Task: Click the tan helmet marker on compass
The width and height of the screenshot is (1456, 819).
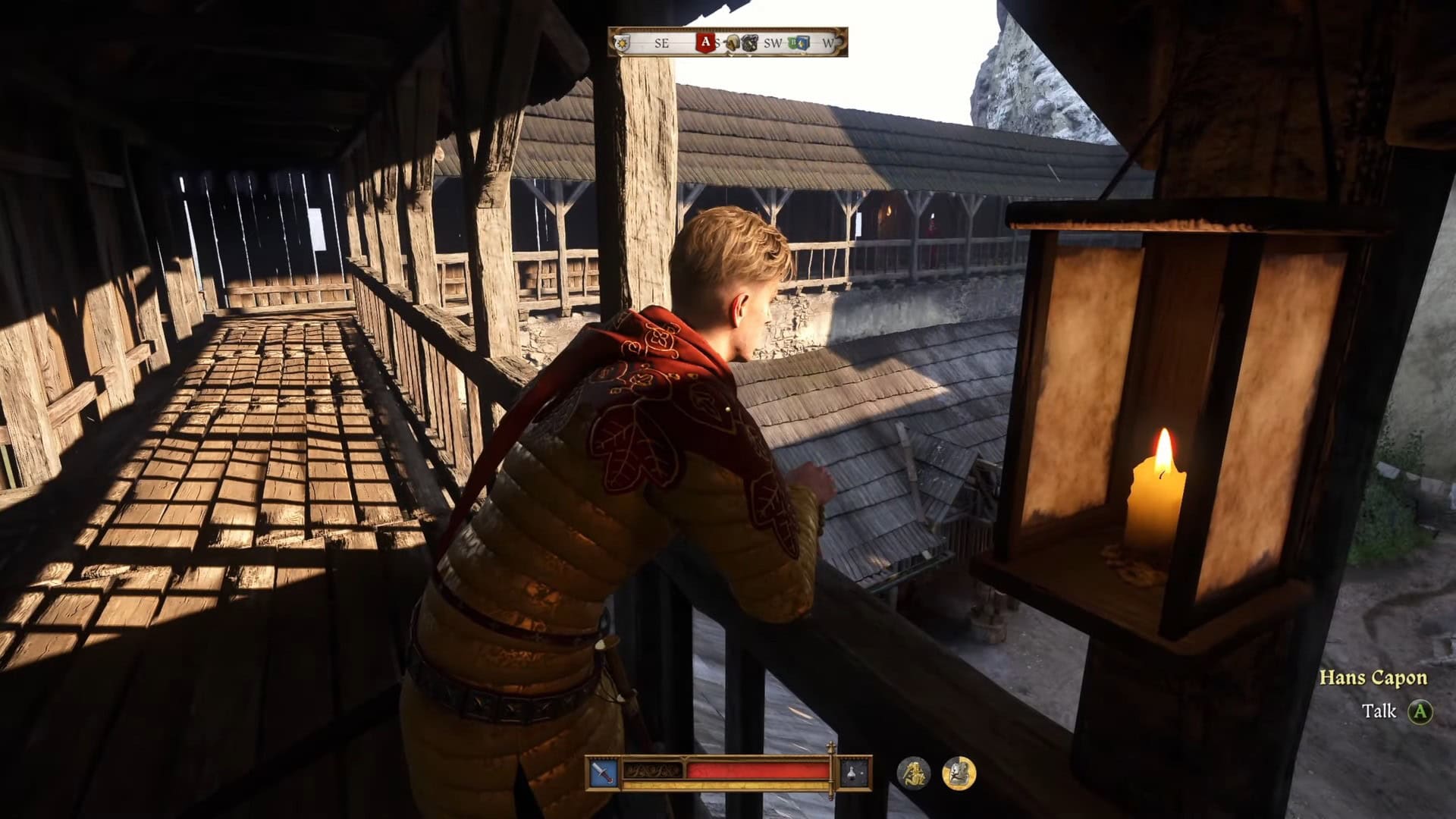Action: (x=733, y=43)
